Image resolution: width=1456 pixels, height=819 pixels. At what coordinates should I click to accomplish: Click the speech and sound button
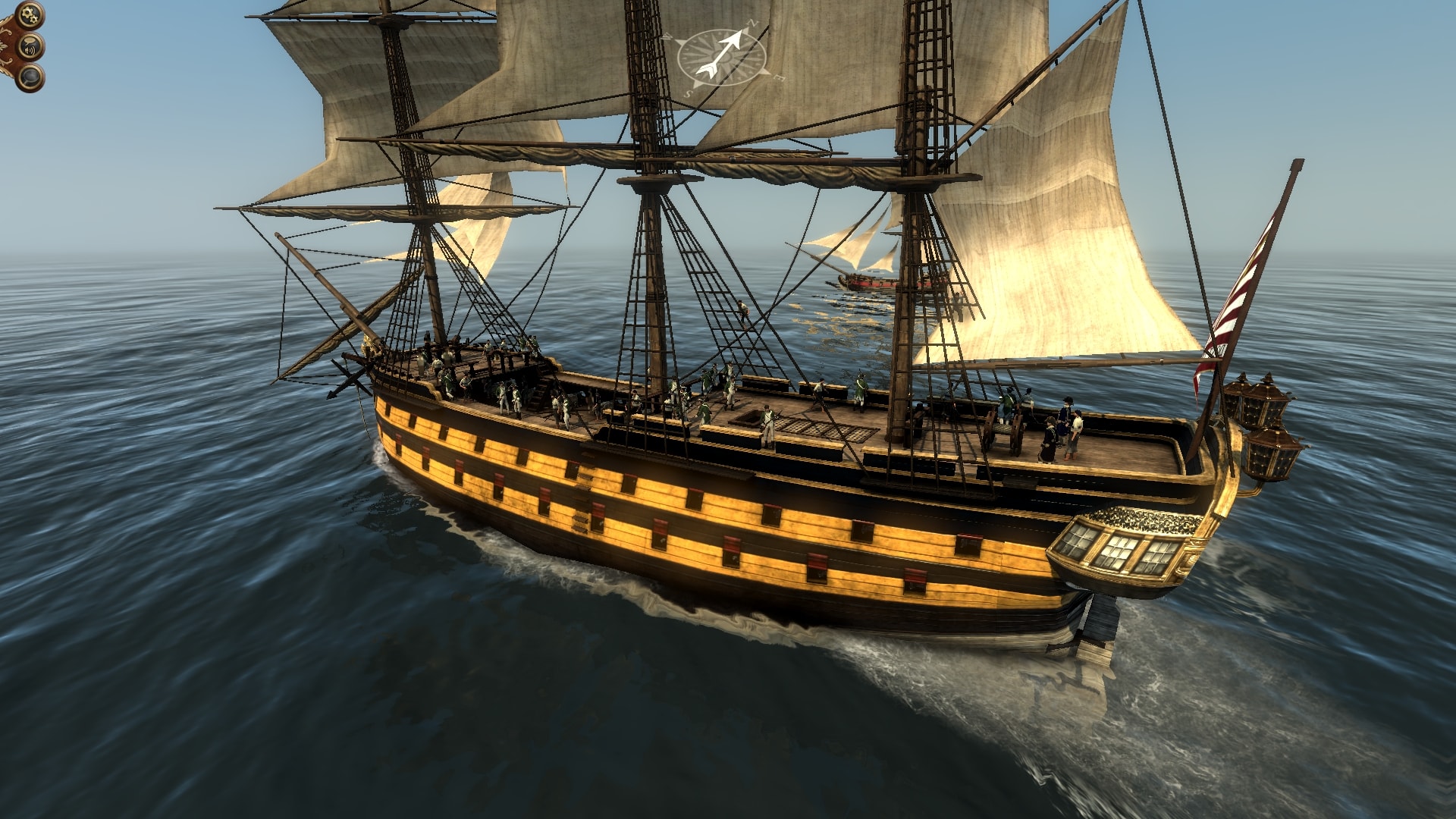pos(31,47)
